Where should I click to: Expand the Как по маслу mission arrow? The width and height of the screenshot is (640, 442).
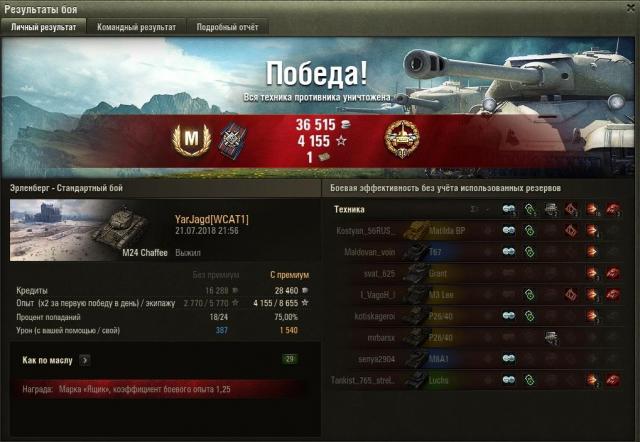[85, 358]
